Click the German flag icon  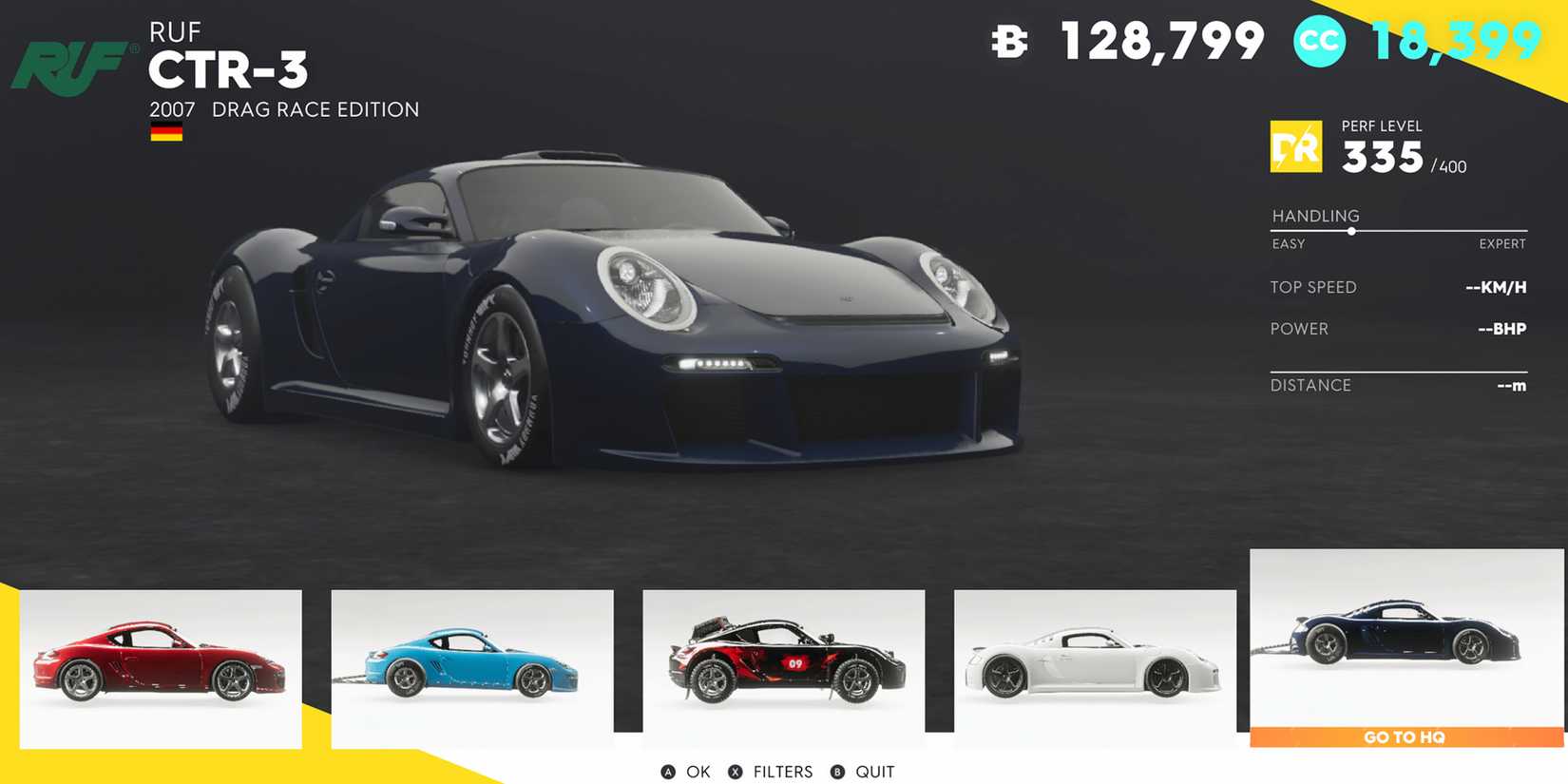[x=167, y=132]
